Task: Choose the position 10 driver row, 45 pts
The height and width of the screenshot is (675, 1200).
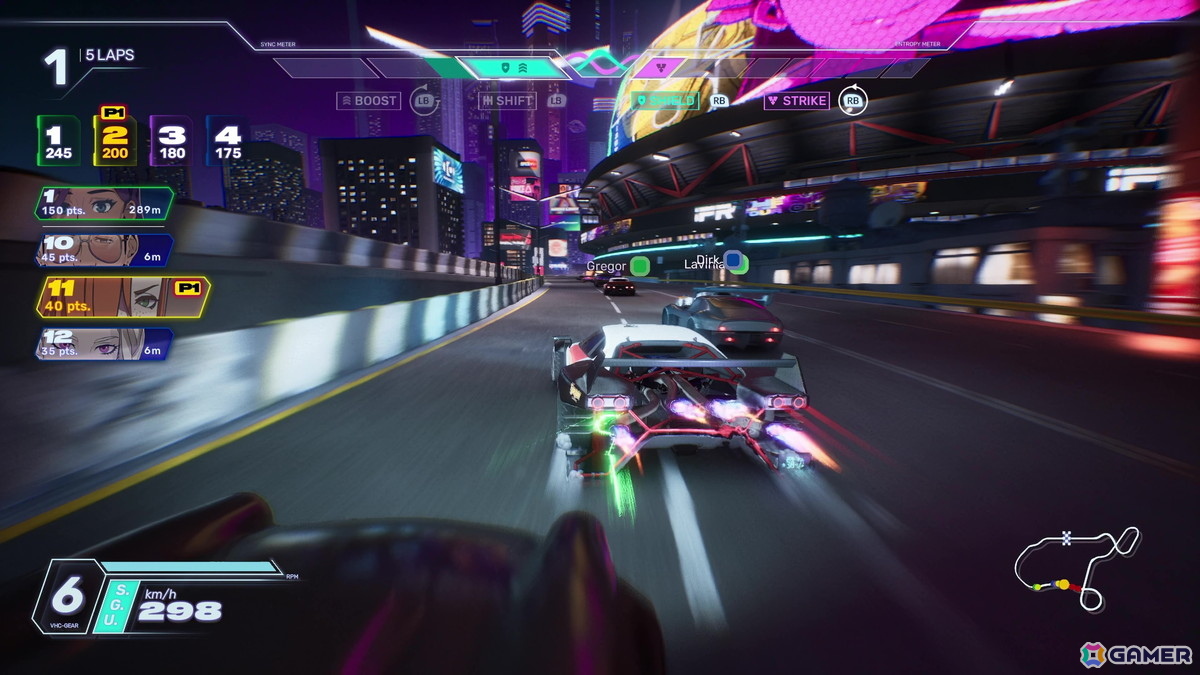Action: tap(103, 249)
